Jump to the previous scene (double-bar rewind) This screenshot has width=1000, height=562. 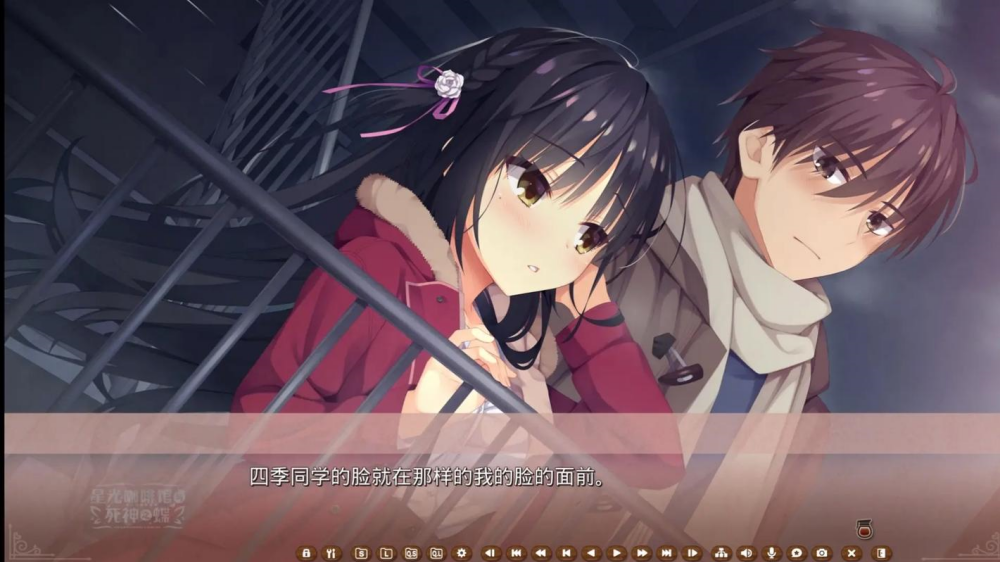(516, 552)
